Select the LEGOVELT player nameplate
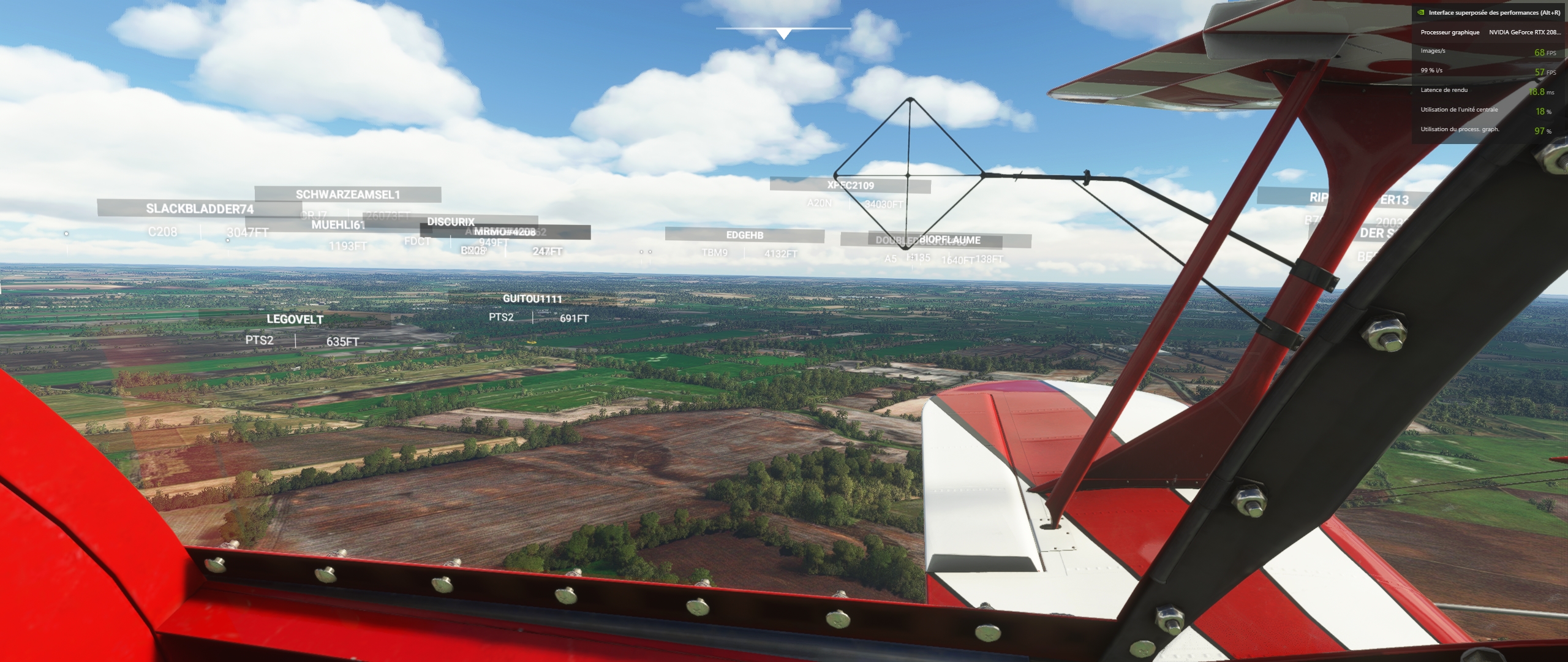 tap(295, 319)
